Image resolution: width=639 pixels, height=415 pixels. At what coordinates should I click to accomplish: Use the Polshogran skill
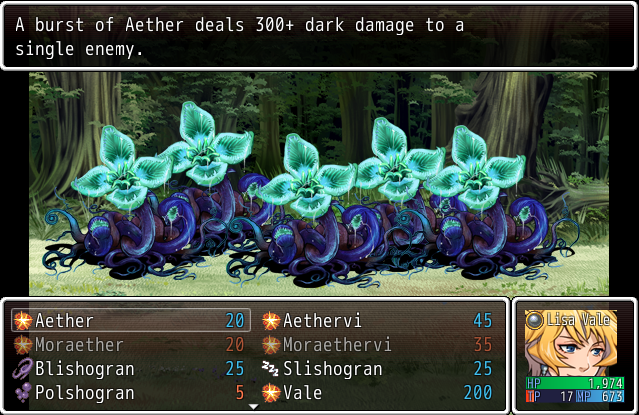click(x=130, y=393)
